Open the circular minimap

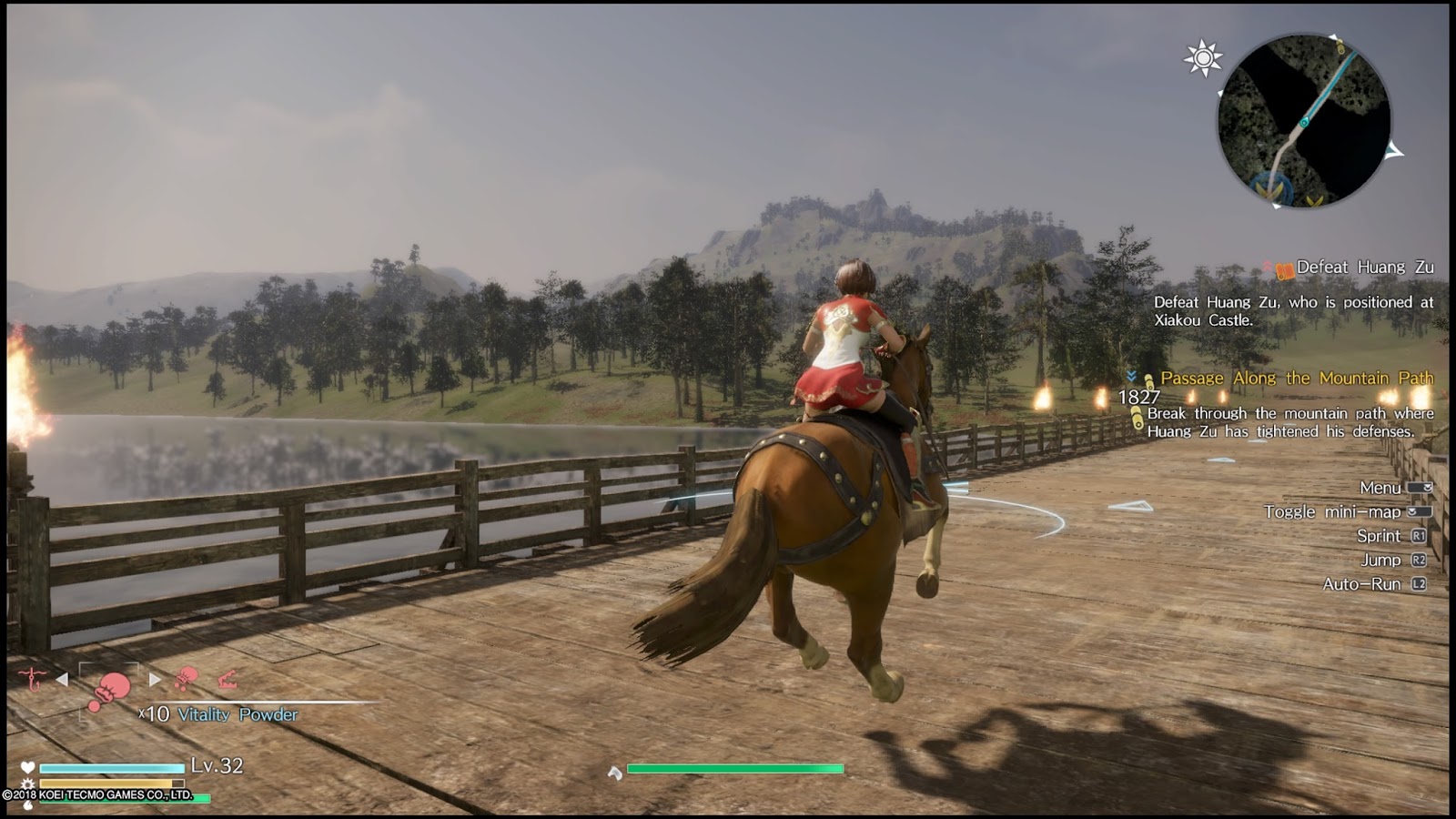pyautogui.click(x=1303, y=120)
